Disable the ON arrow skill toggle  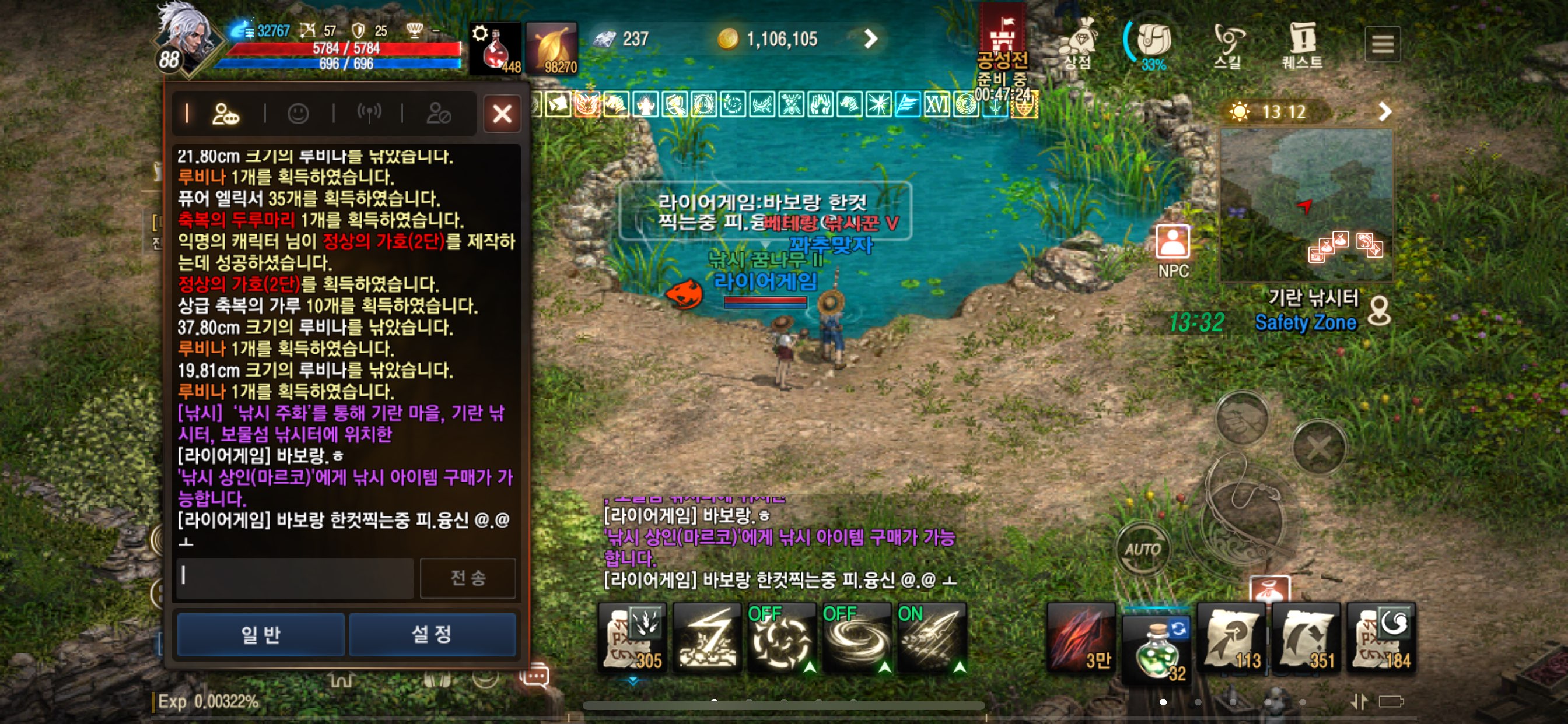tap(930, 638)
